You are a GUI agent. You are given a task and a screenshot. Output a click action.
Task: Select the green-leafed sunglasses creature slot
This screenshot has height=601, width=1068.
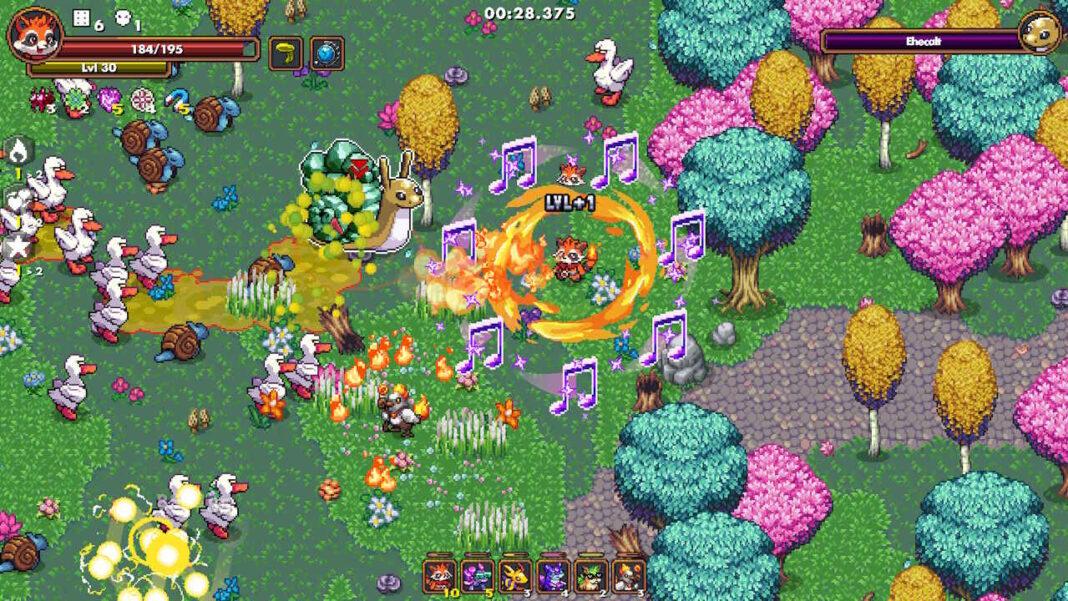(x=590, y=575)
